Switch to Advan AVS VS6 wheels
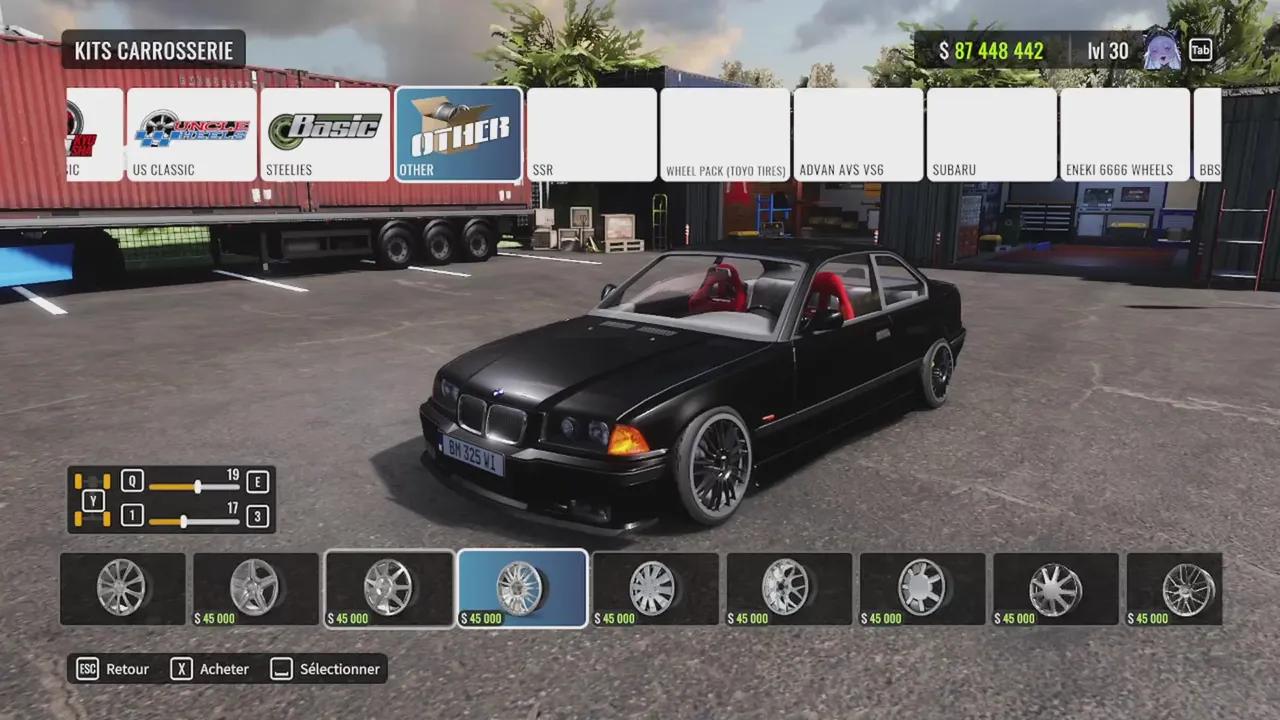Image resolution: width=1280 pixels, height=720 pixels. coord(858,134)
